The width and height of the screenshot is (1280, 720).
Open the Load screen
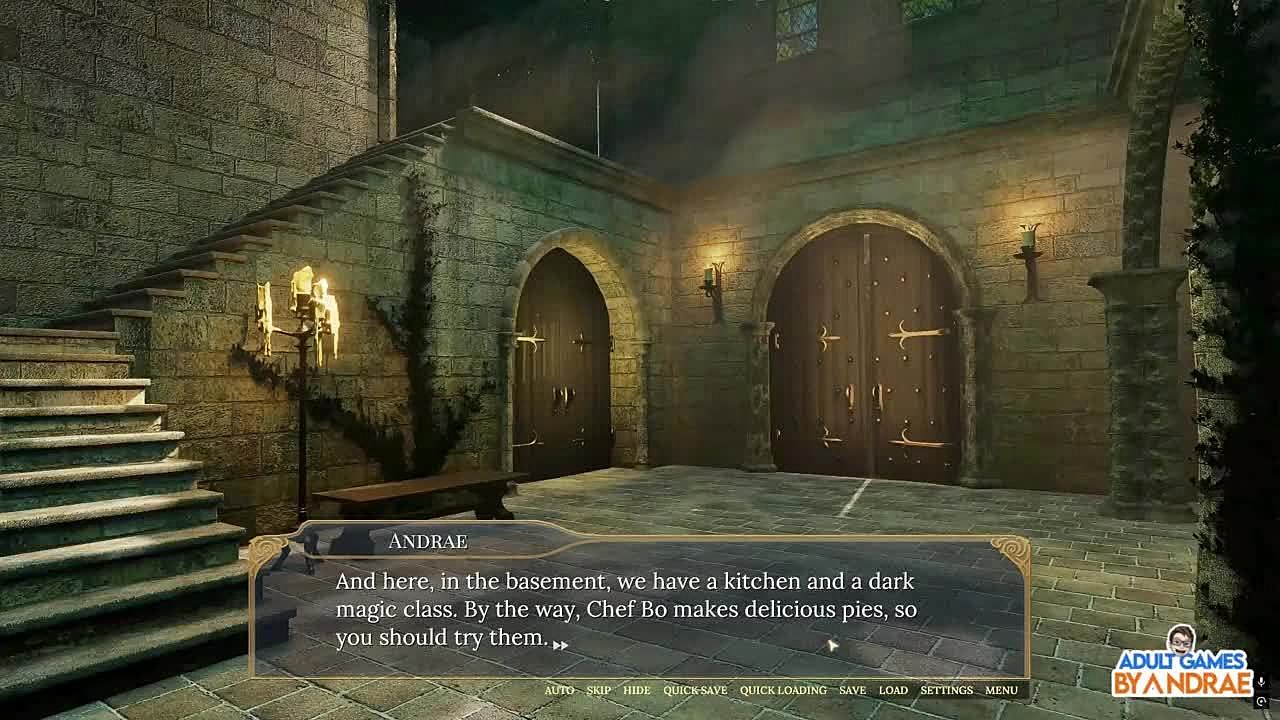(893, 690)
